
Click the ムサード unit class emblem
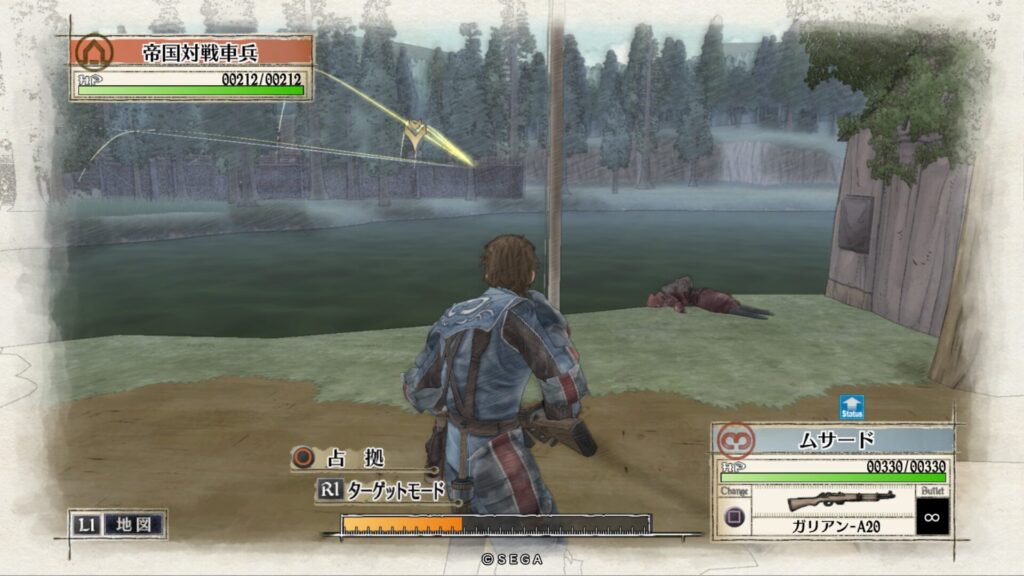click(737, 440)
